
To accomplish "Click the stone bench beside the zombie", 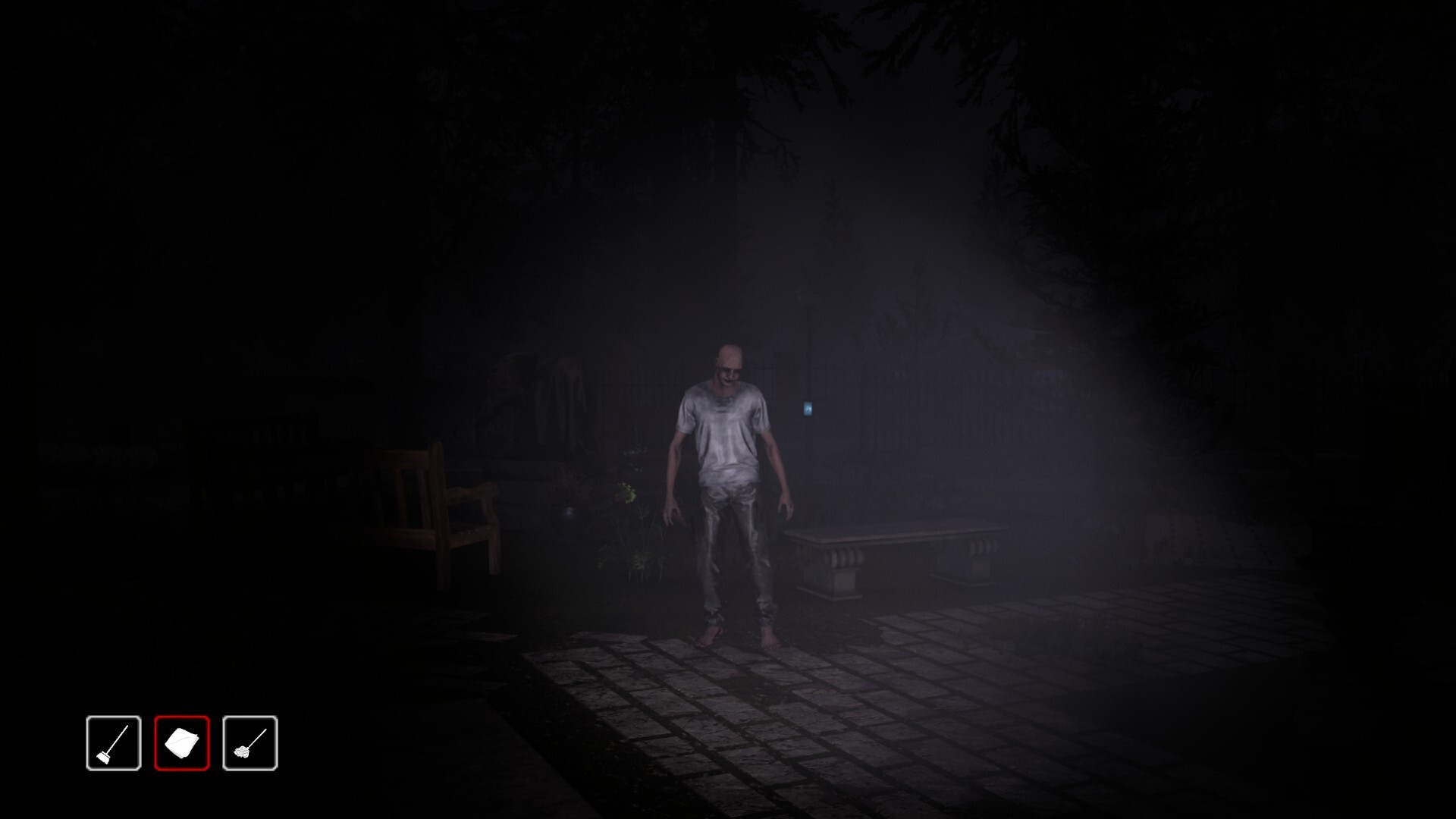I will pos(895,554).
